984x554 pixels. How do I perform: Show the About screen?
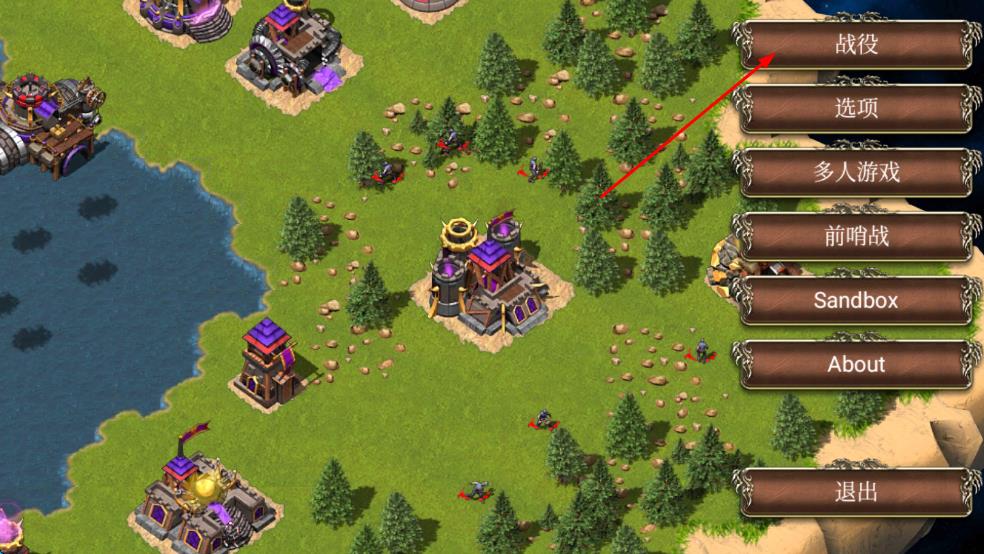pos(856,364)
